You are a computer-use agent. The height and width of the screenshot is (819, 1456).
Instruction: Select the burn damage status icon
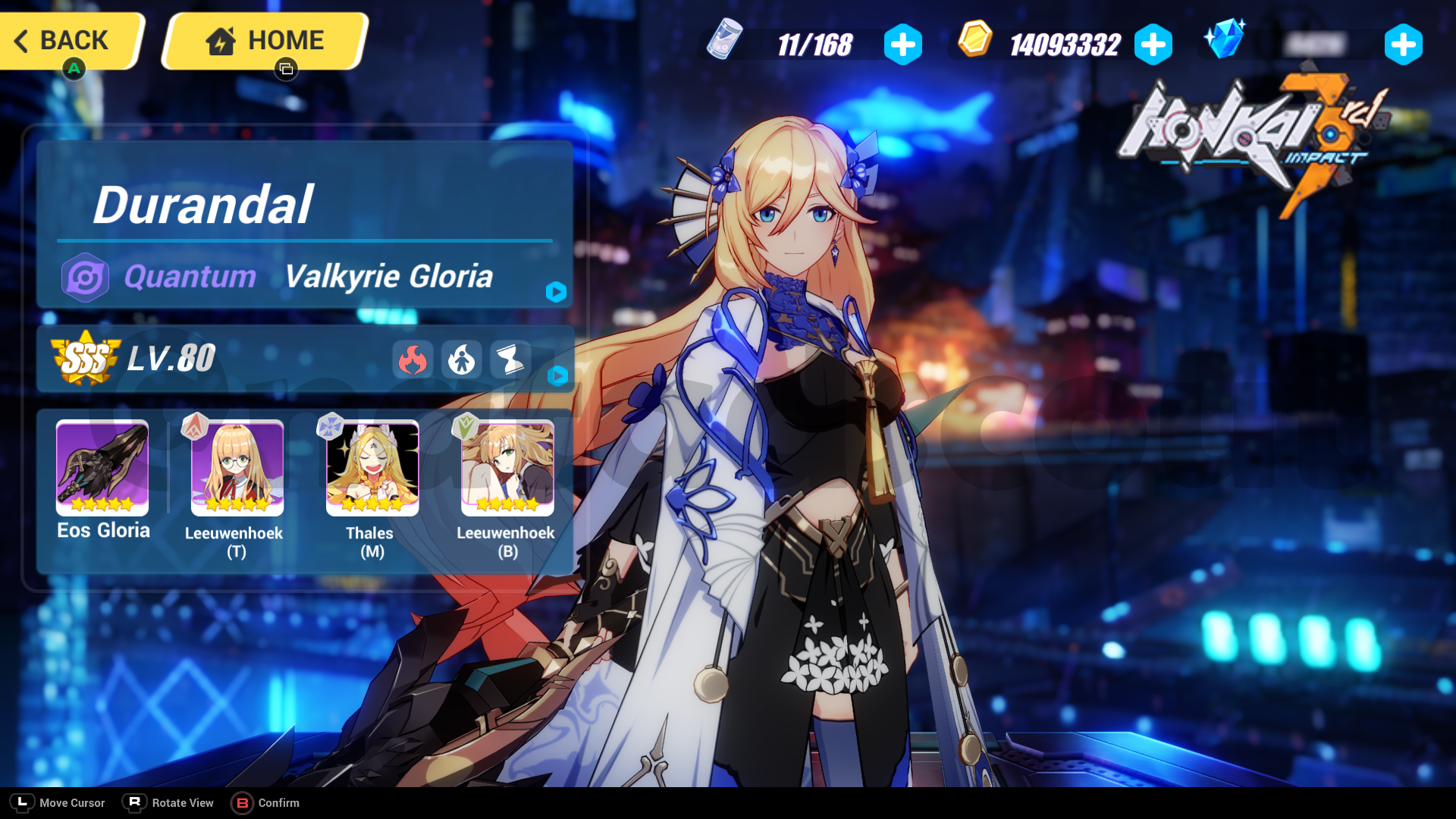[413, 360]
